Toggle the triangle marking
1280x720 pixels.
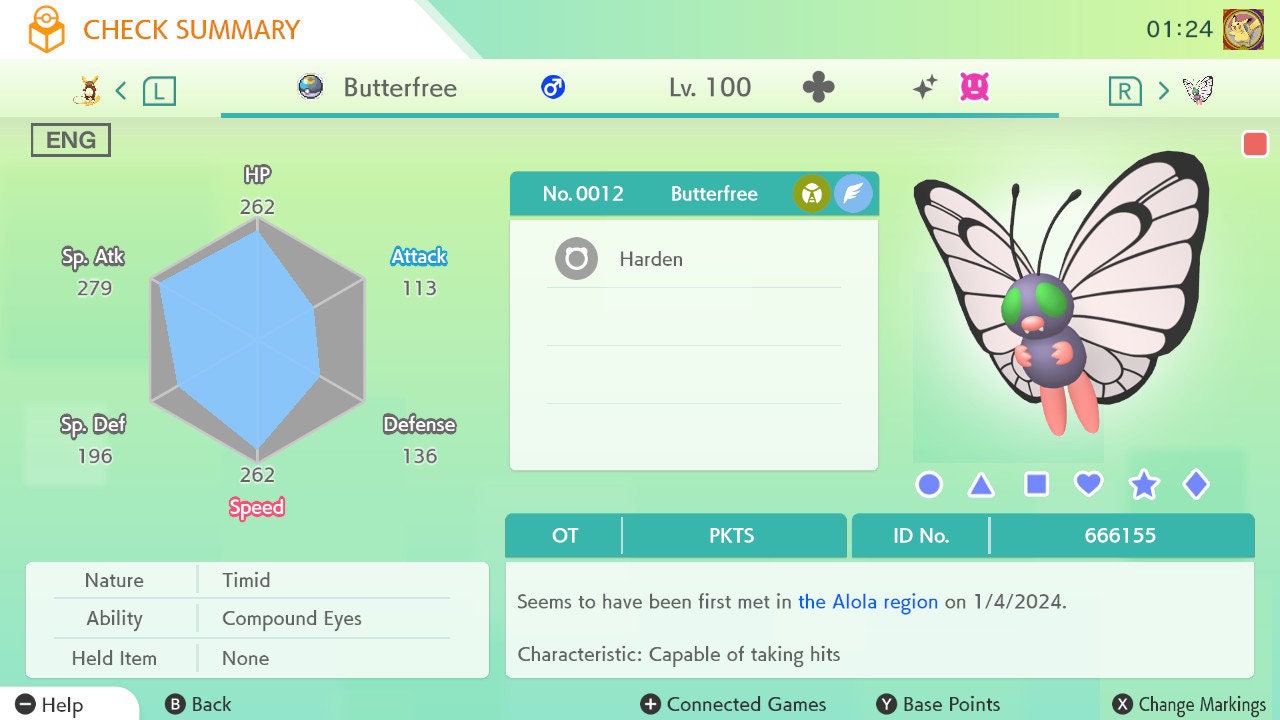pos(981,485)
